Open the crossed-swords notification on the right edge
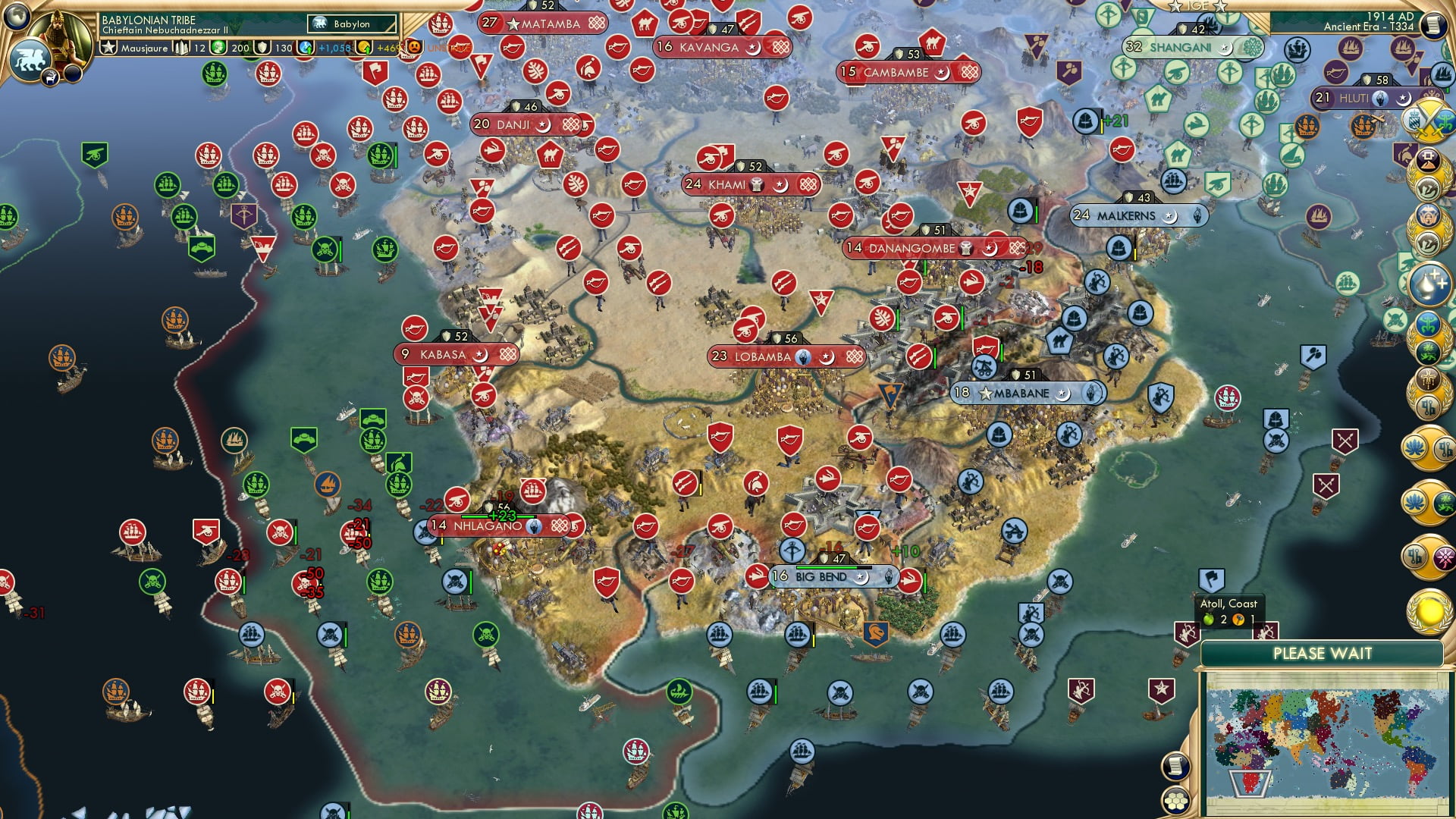1456x819 pixels. pos(1431,120)
